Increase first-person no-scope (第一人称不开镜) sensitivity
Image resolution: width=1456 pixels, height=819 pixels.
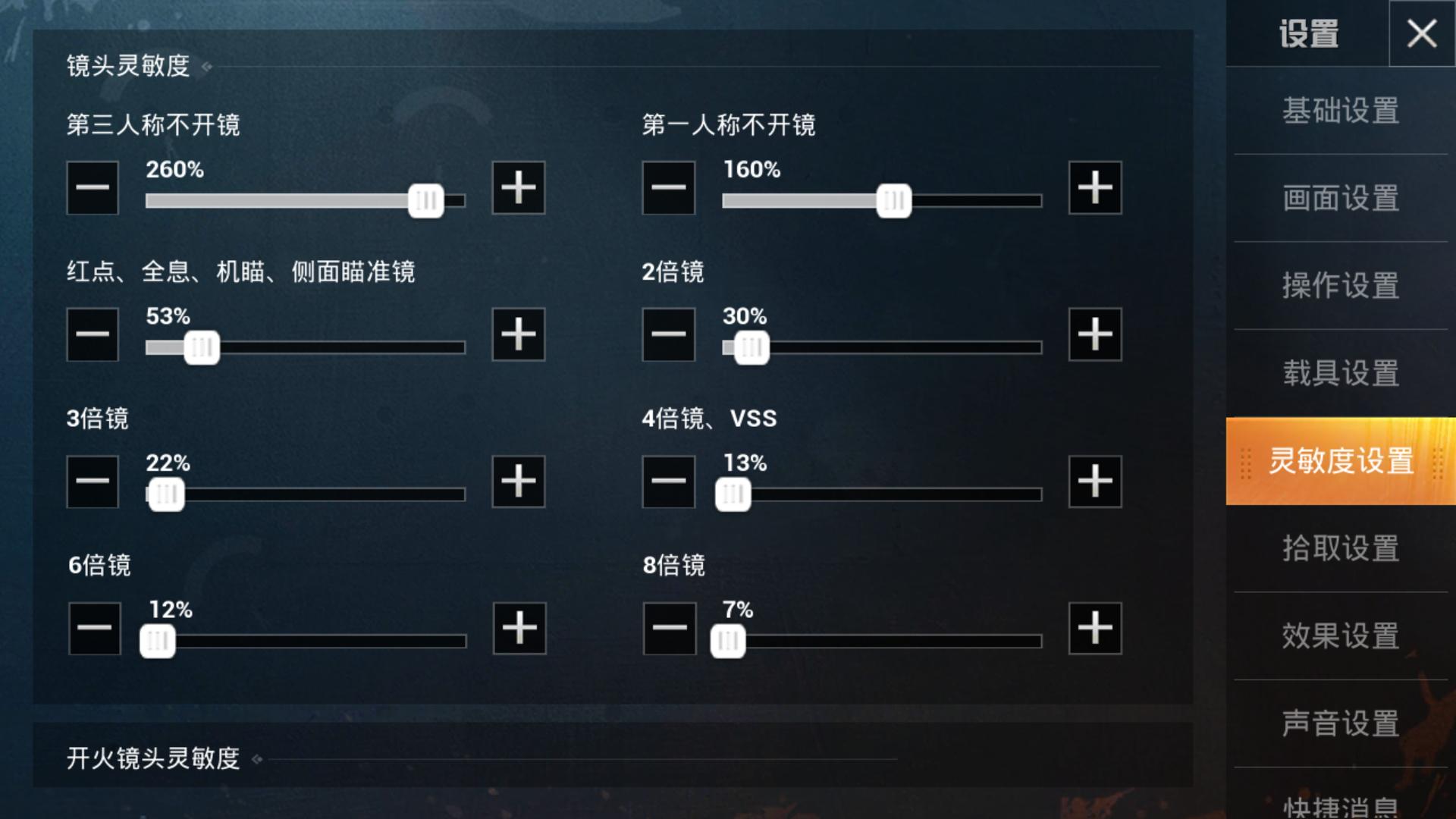pyautogui.click(x=1094, y=188)
